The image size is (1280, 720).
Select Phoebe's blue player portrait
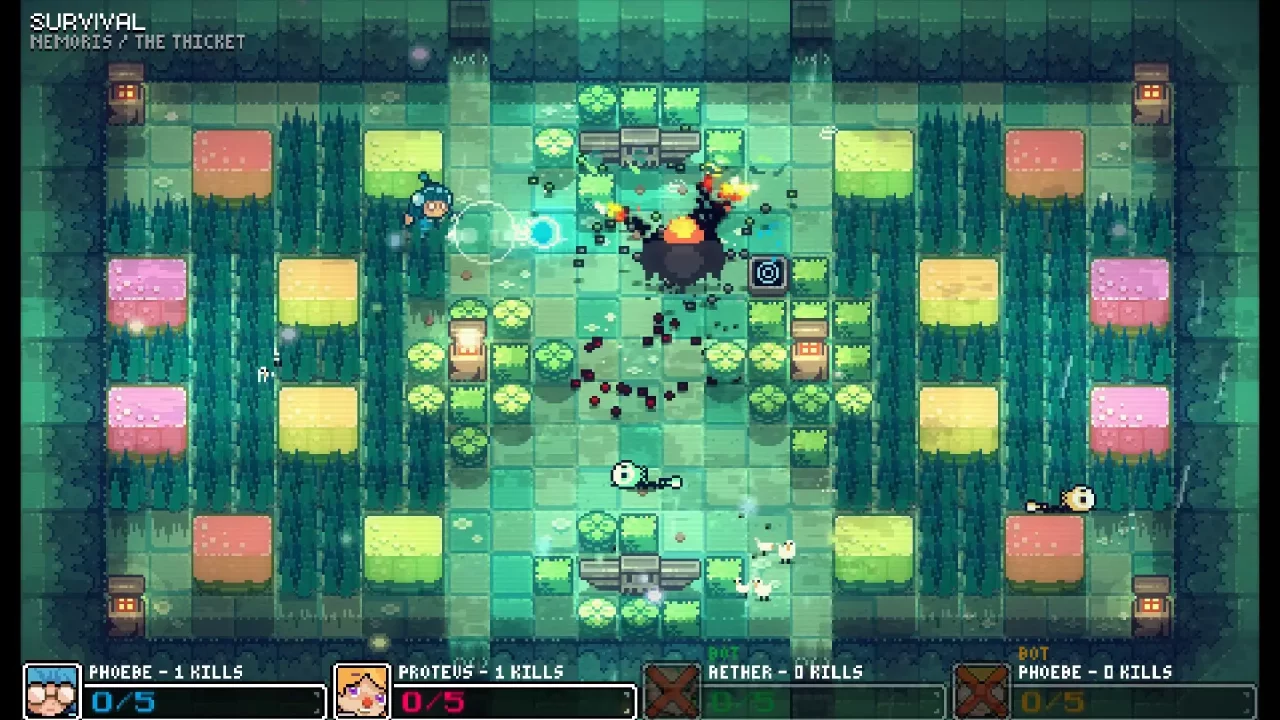[52, 688]
